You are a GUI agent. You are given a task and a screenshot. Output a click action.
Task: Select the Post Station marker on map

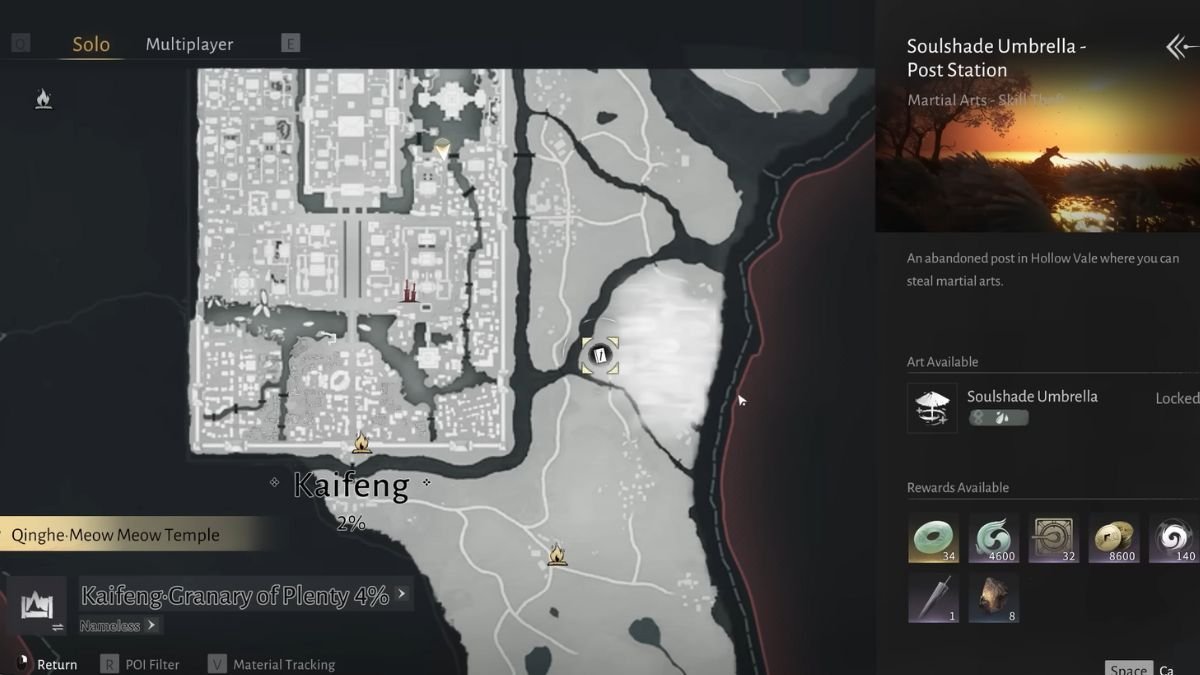[600, 355]
